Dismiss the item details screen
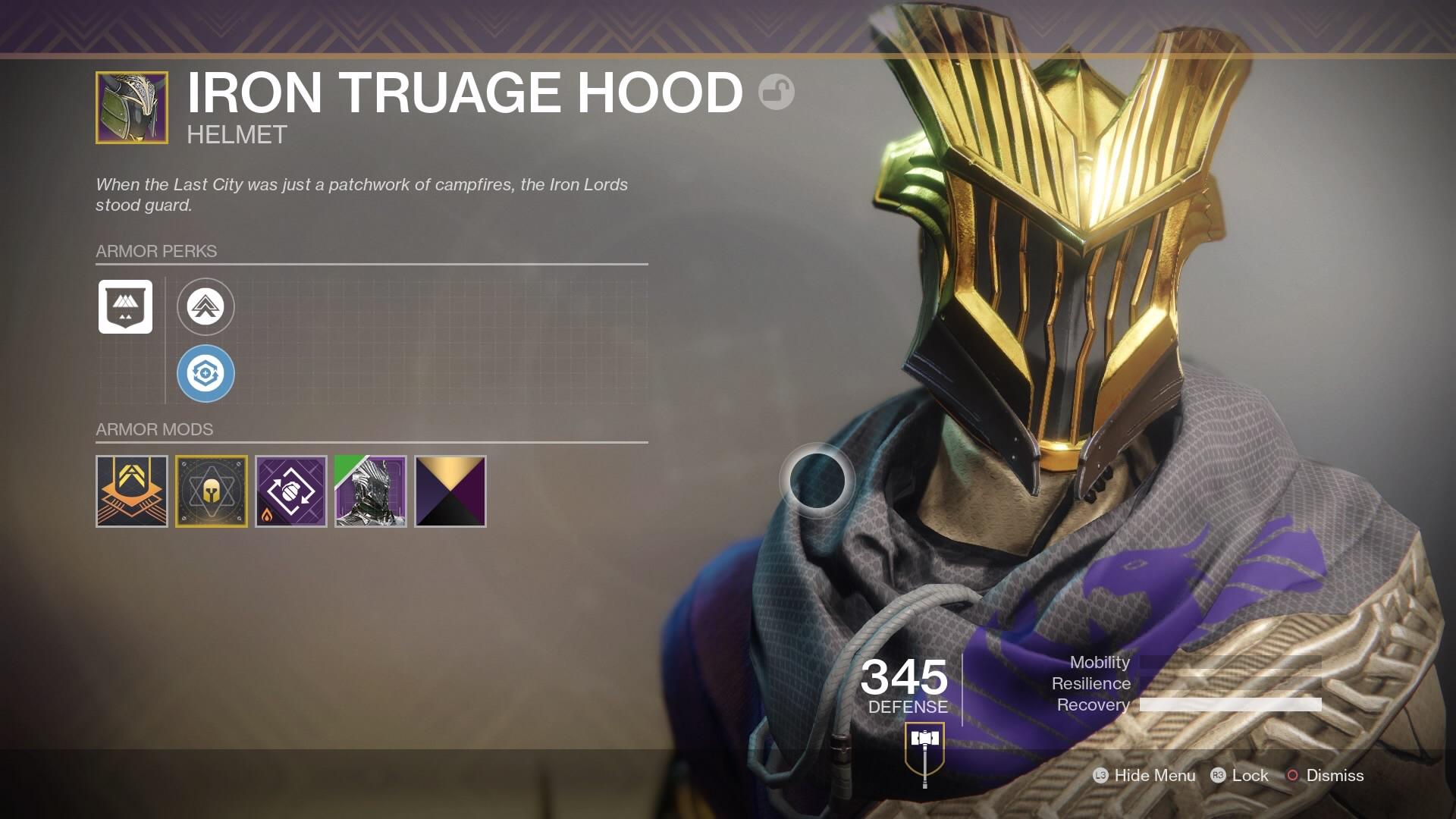The image size is (1456, 819). [x=1334, y=776]
